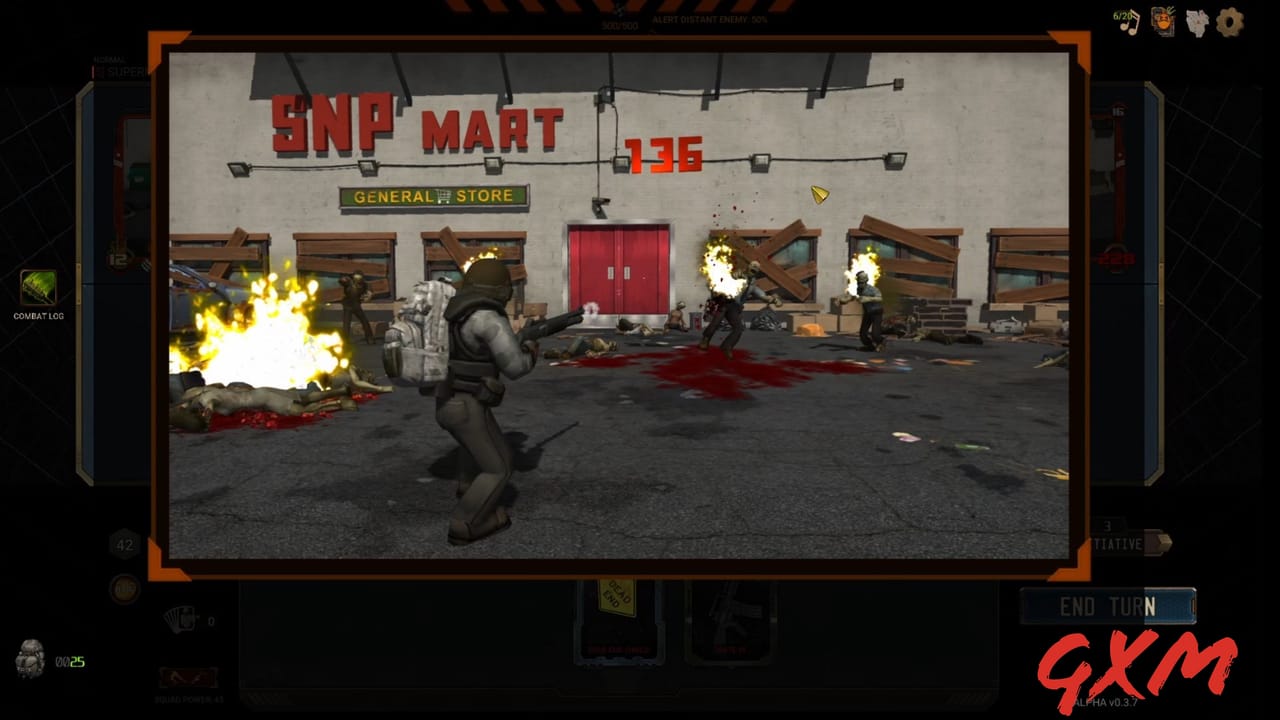
Task: Open the music player showing 6/20 tracks
Action: pyautogui.click(x=1127, y=20)
